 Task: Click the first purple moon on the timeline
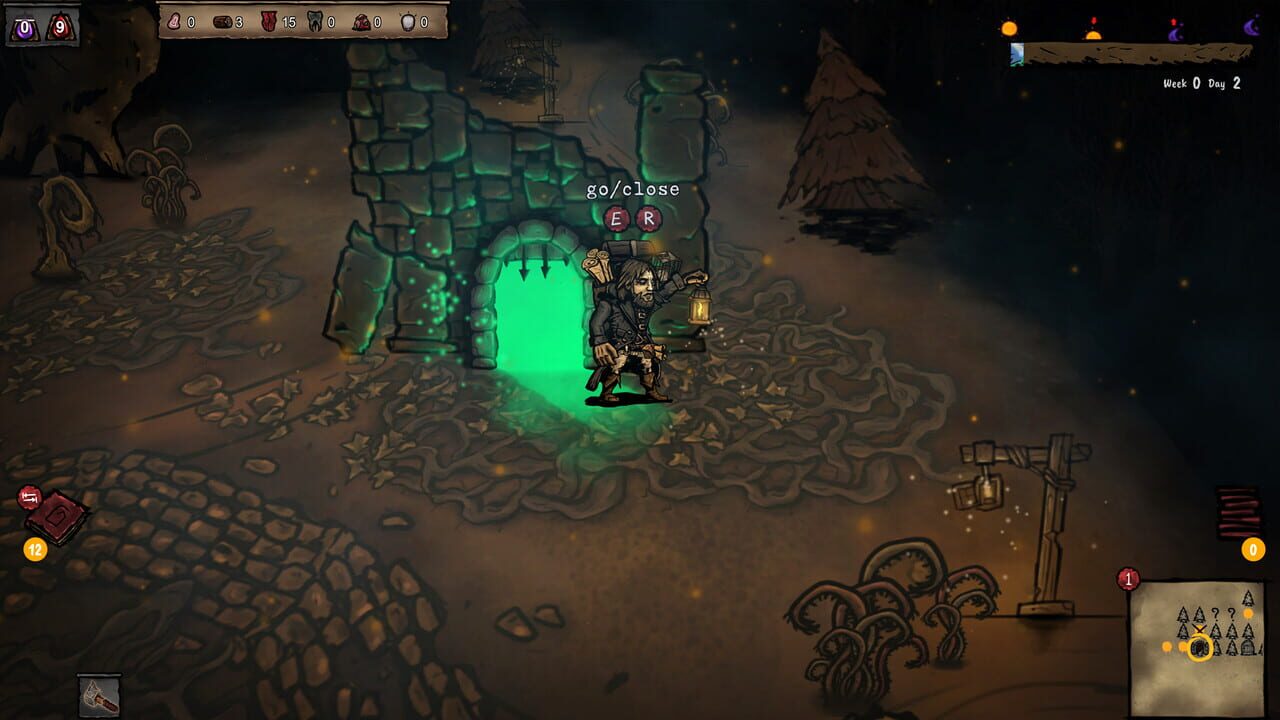click(x=1174, y=32)
